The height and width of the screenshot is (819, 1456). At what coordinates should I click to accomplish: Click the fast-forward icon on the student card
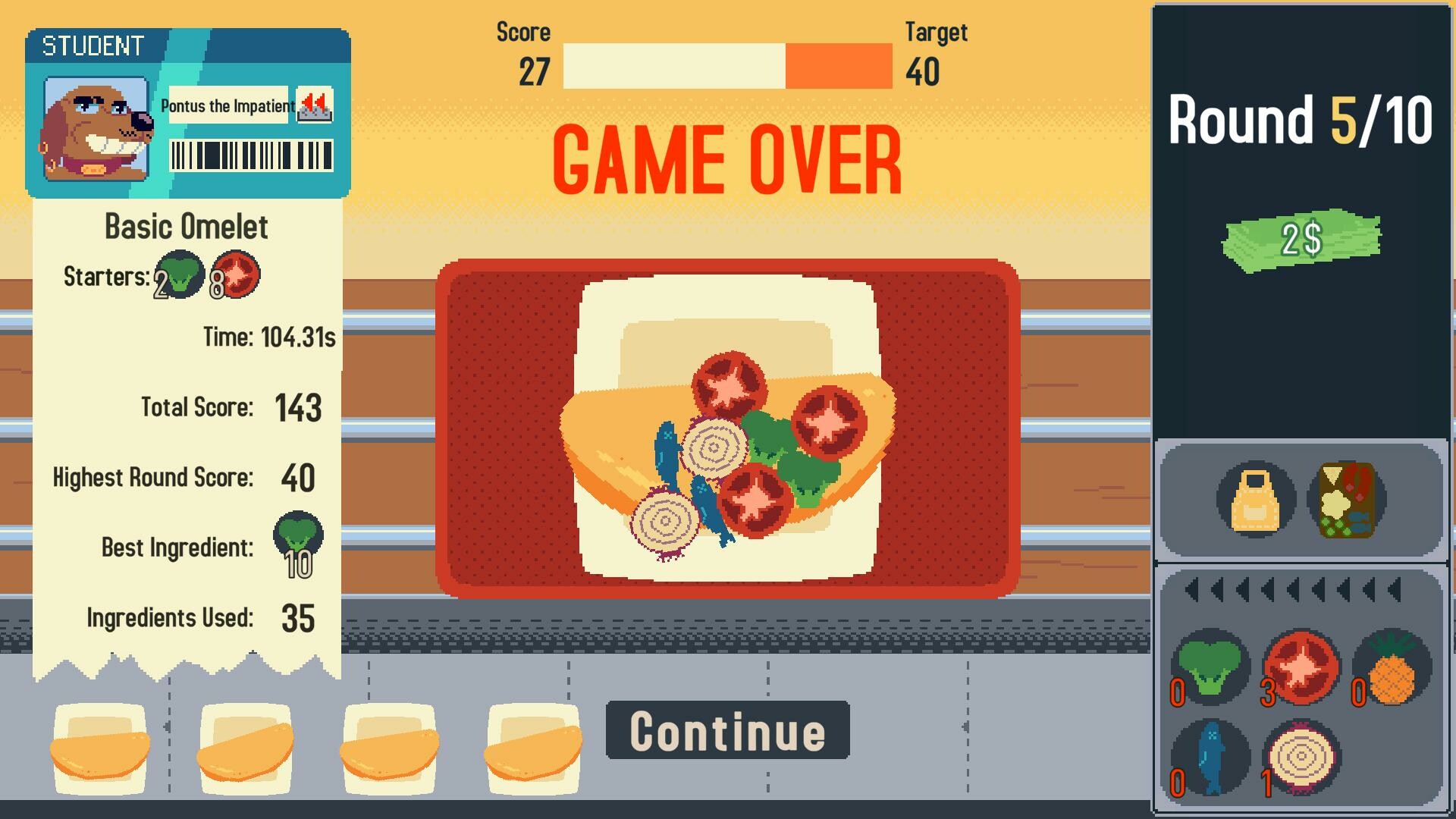tap(315, 106)
